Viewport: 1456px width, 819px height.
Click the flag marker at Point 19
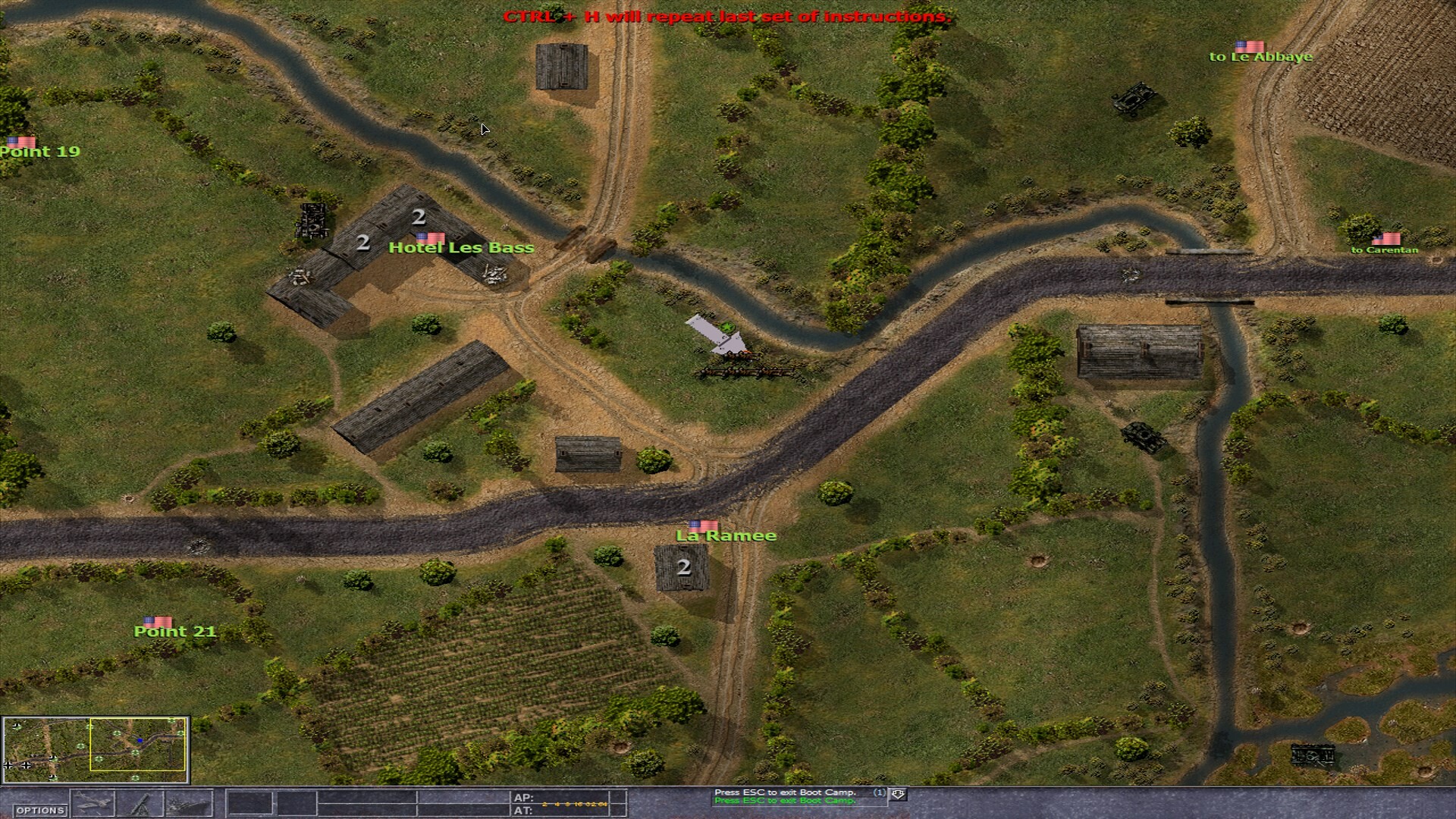tap(23, 141)
